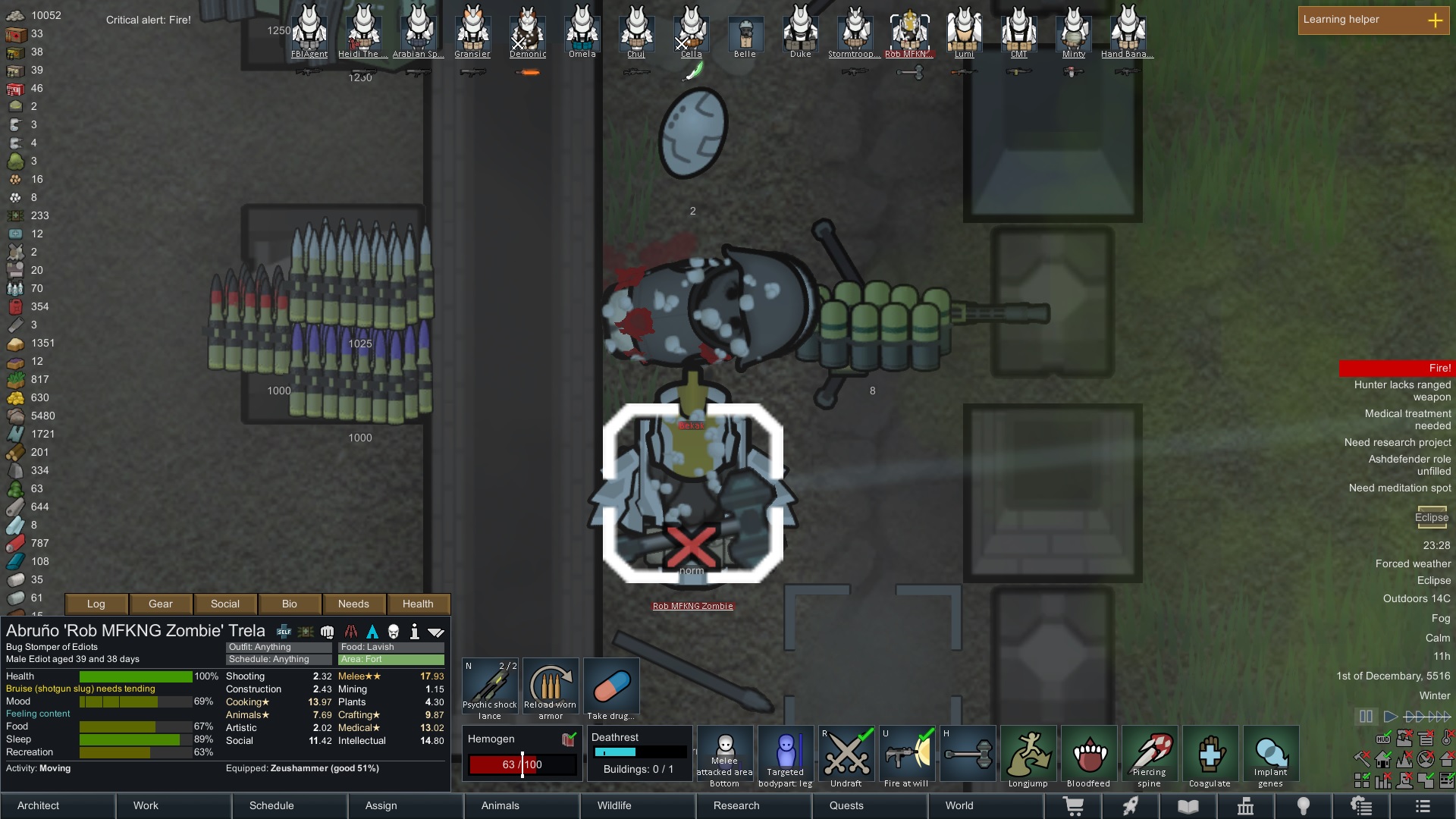
Task: Use the Psychic shock lance
Action: pyautogui.click(x=490, y=689)
